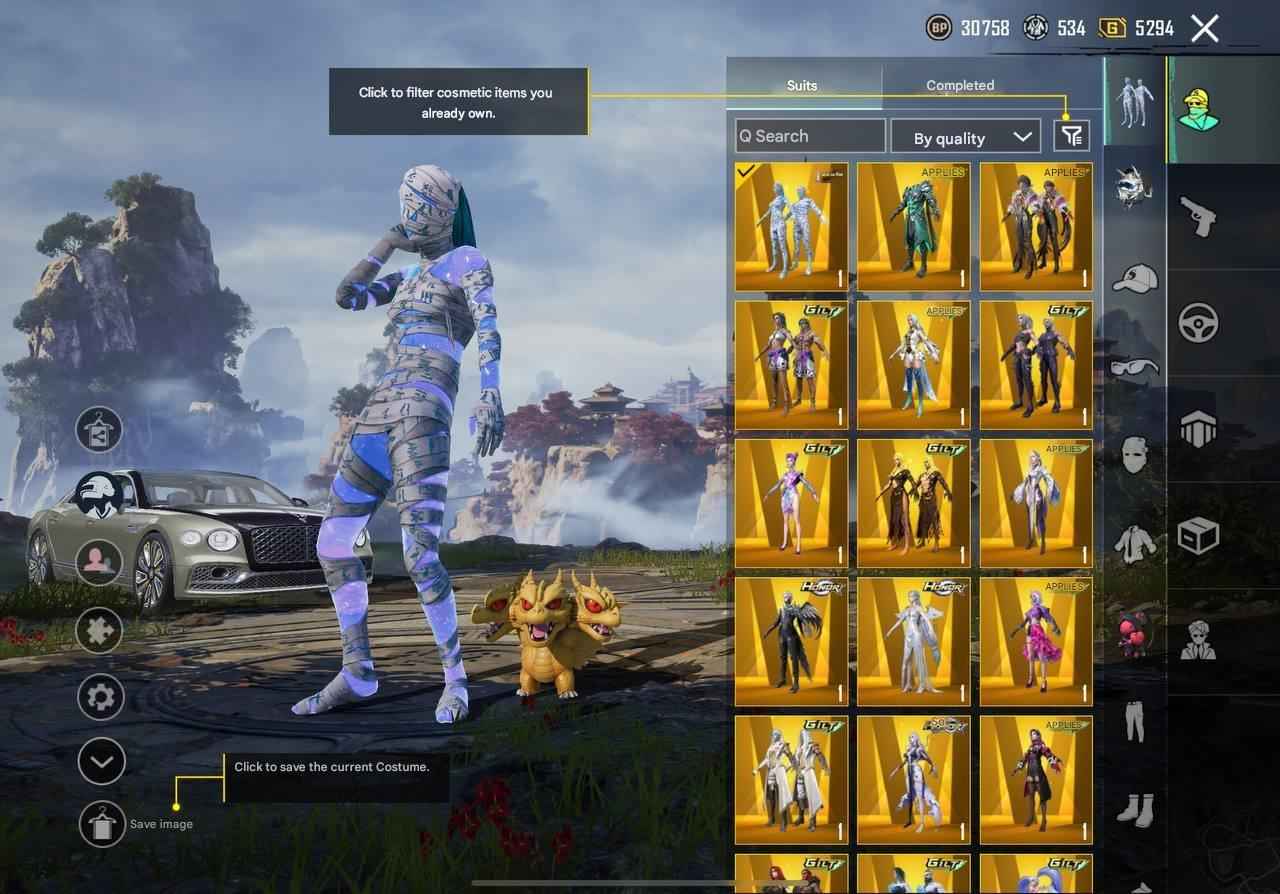The image size is (1280, 894).
Task: Open the By quality sorting dropdown
Action: (x=965, y=137)
